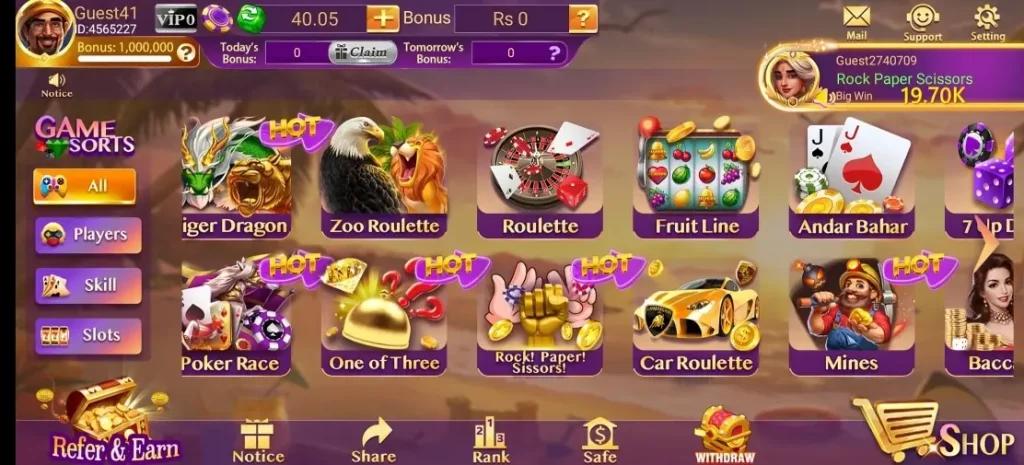Open the Withdraw screen

(x=723, y=435)
